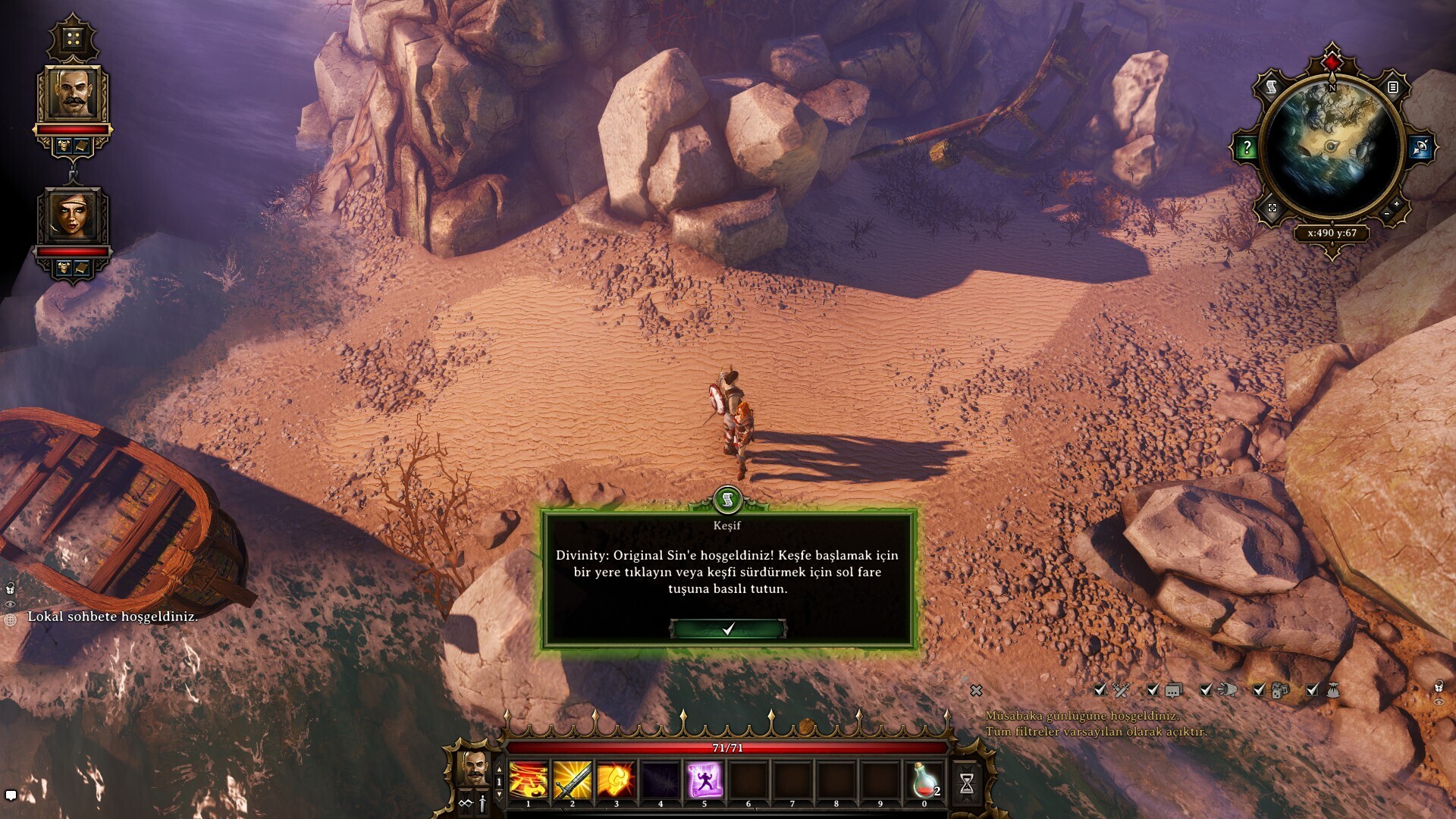Close the combat log with the X
This screenshot has width=1456, height=819.
click(976, 690)
